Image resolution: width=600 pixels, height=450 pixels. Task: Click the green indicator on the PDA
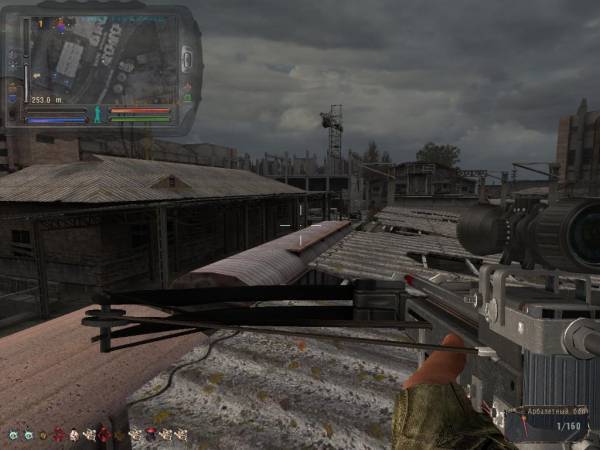coord(187,97)
